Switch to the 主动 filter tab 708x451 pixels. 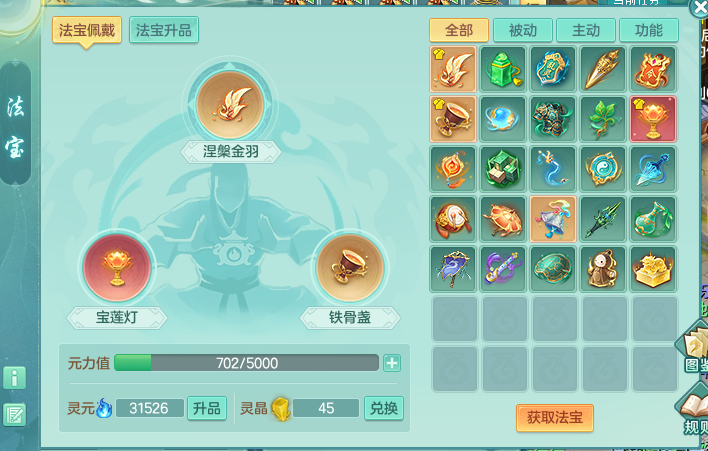tap(585, 30)
